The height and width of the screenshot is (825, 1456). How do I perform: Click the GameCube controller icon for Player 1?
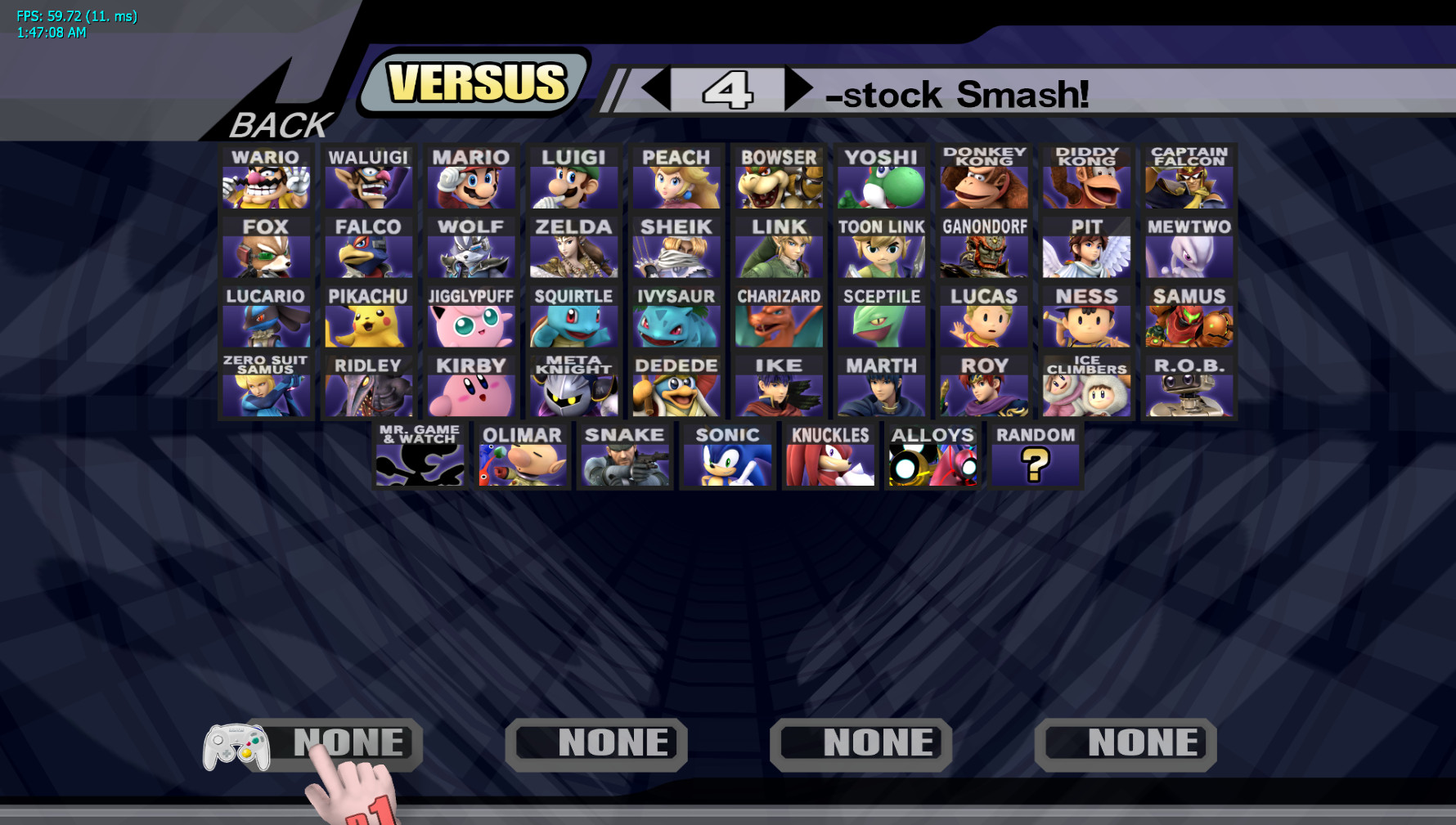[x=235, y=744]
